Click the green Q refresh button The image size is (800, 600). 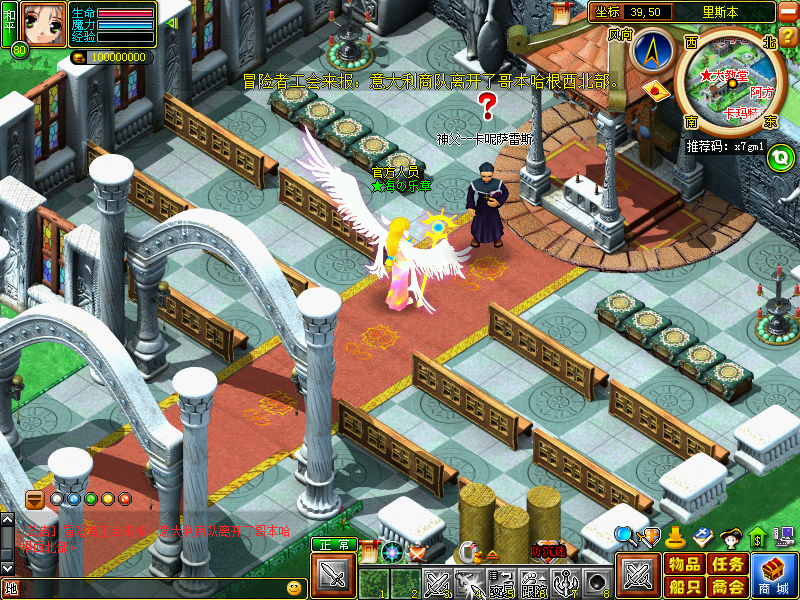tap(782, 154)
